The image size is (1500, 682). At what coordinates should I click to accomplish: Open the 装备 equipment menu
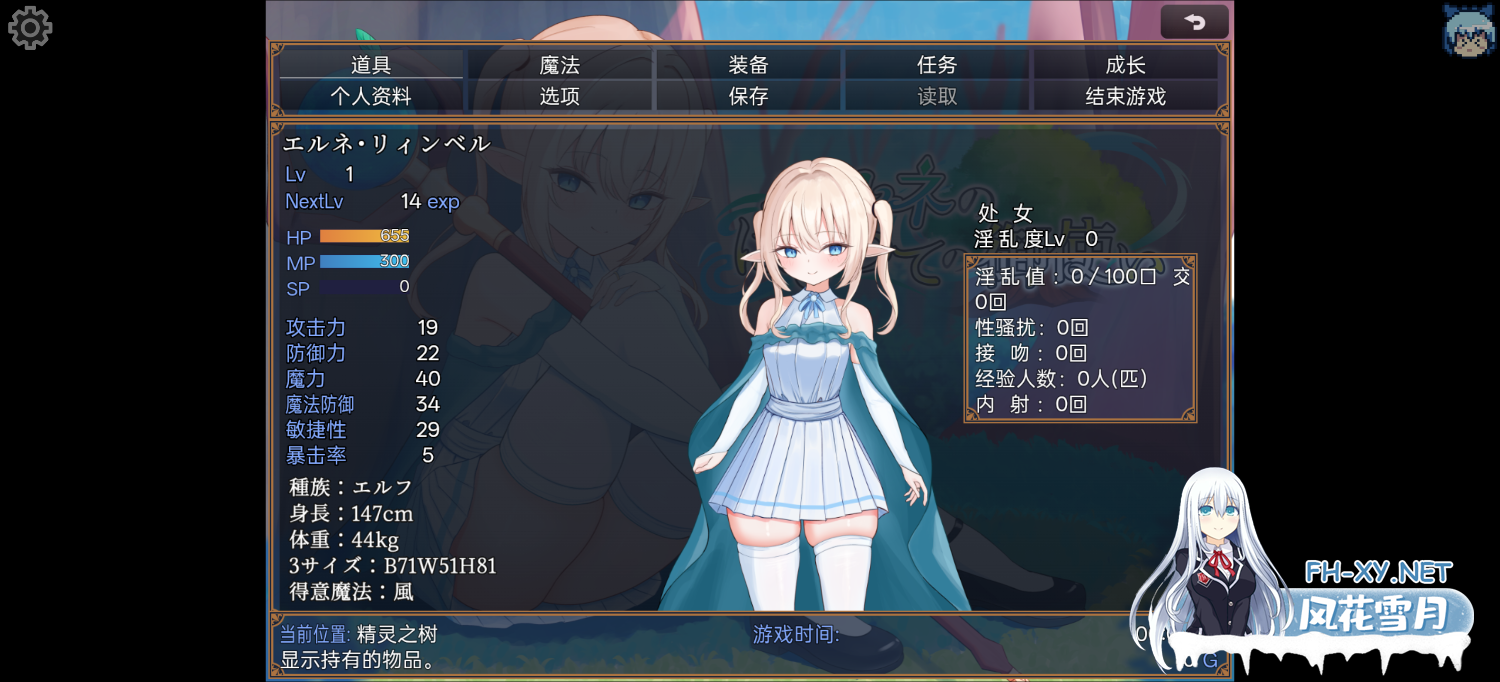748,65
